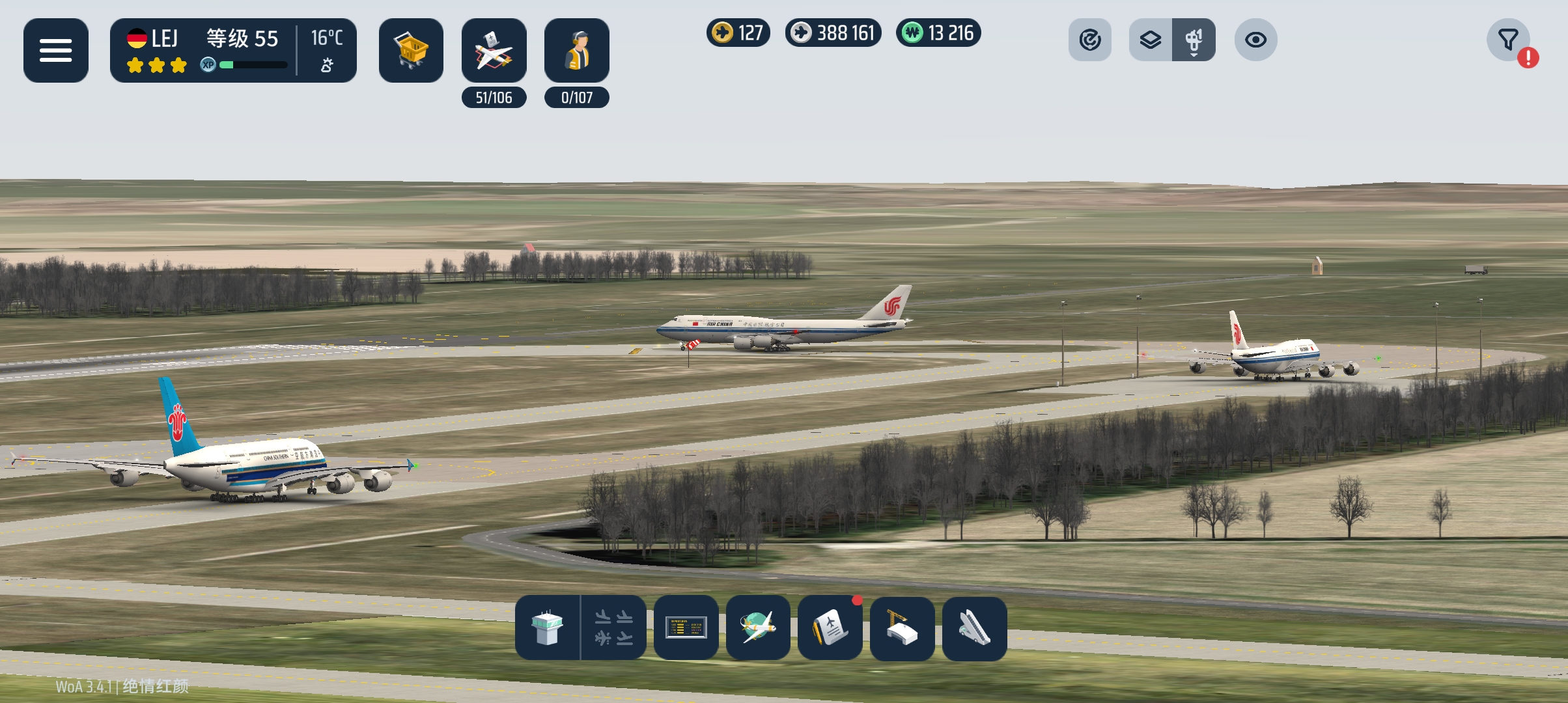Tap the gold plane currency counter
The image size is (1568, 703).
[738, 33]
